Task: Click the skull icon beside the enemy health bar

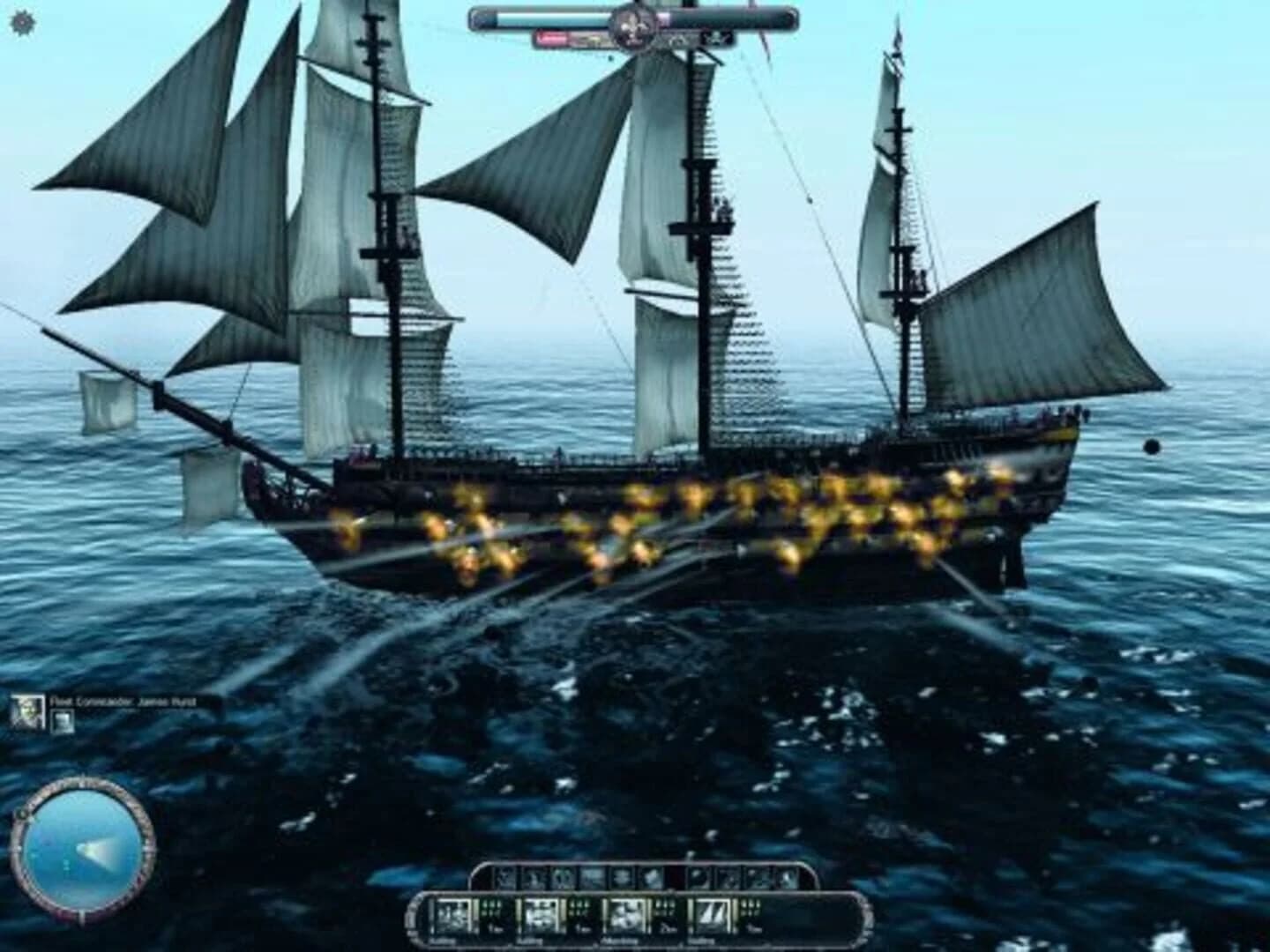Action: [716, 38]
